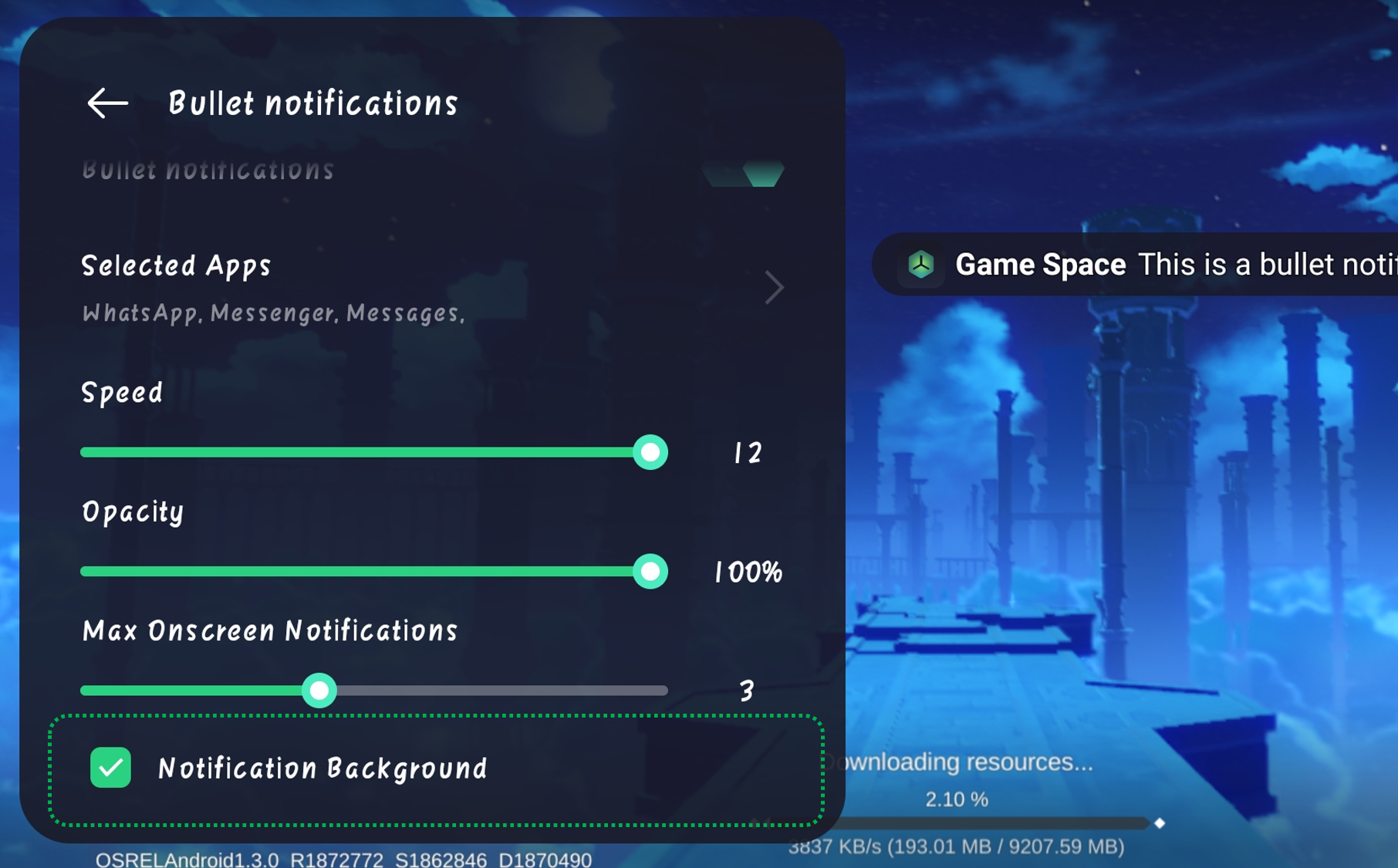1398x868 pixels.
Task: Uncheck the Notification Background checkbox
Action: coord(111,768)
